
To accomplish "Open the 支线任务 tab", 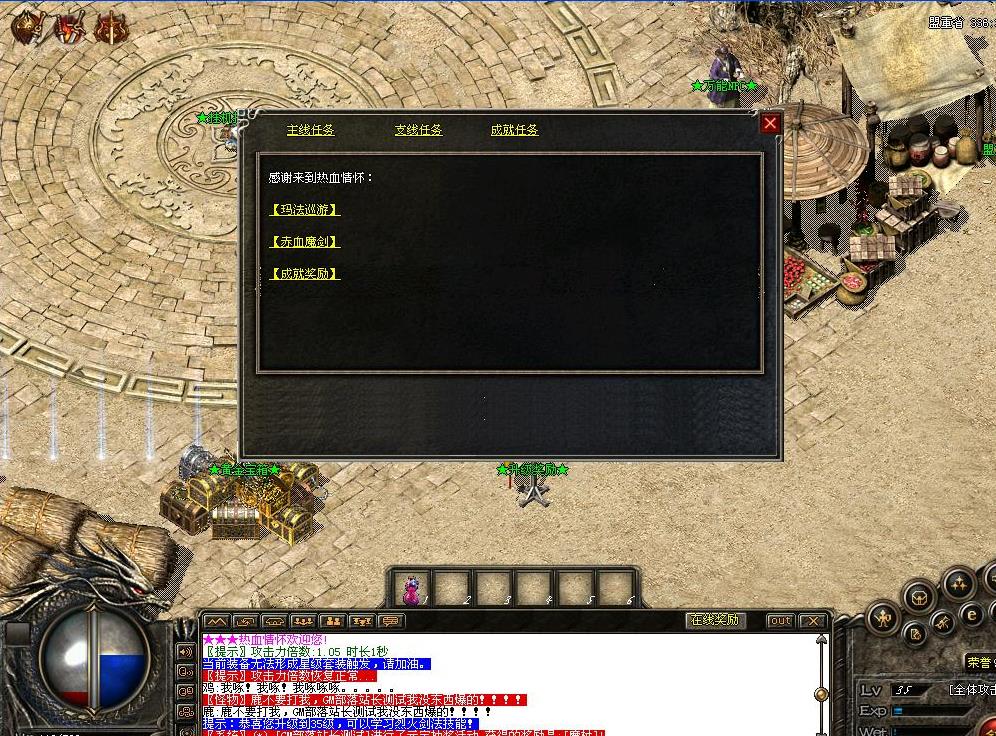I will (x=418, y=130).
